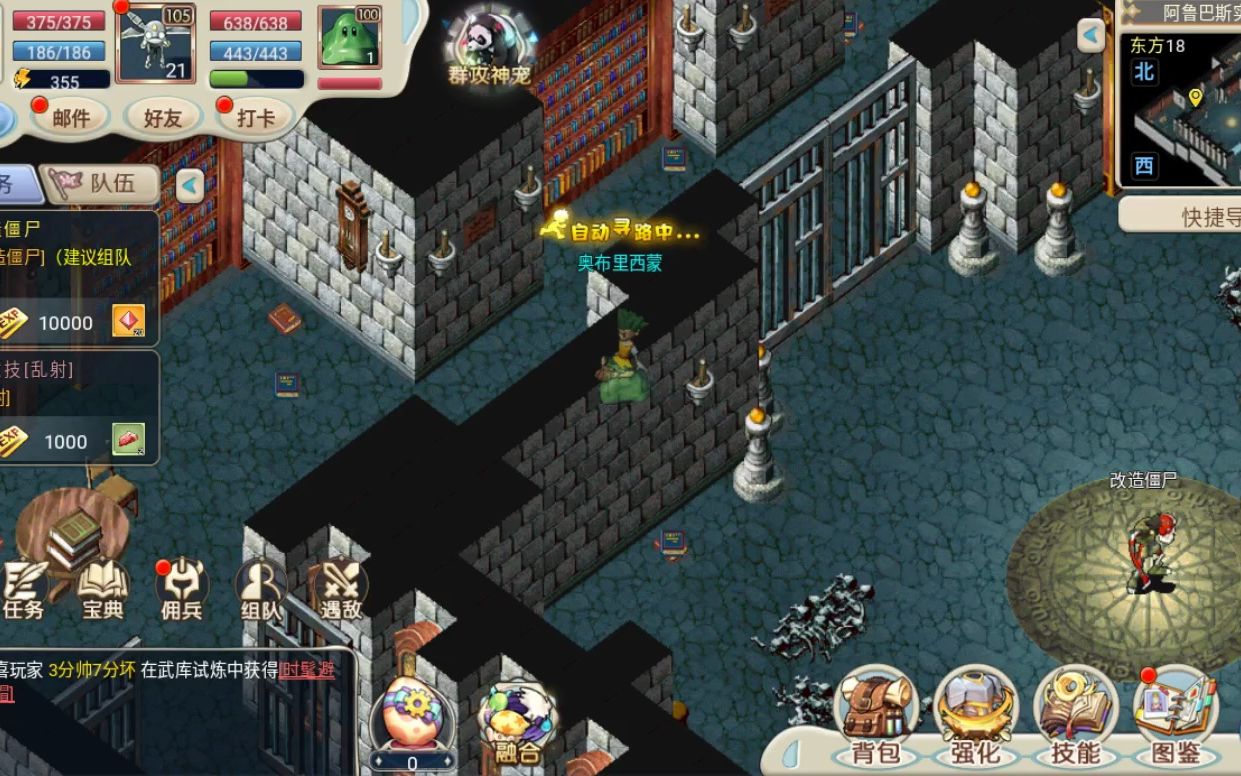Open the 宝典 guidebook icon
This screenshot has height=776, width=1241.
(x=103, y=590)
